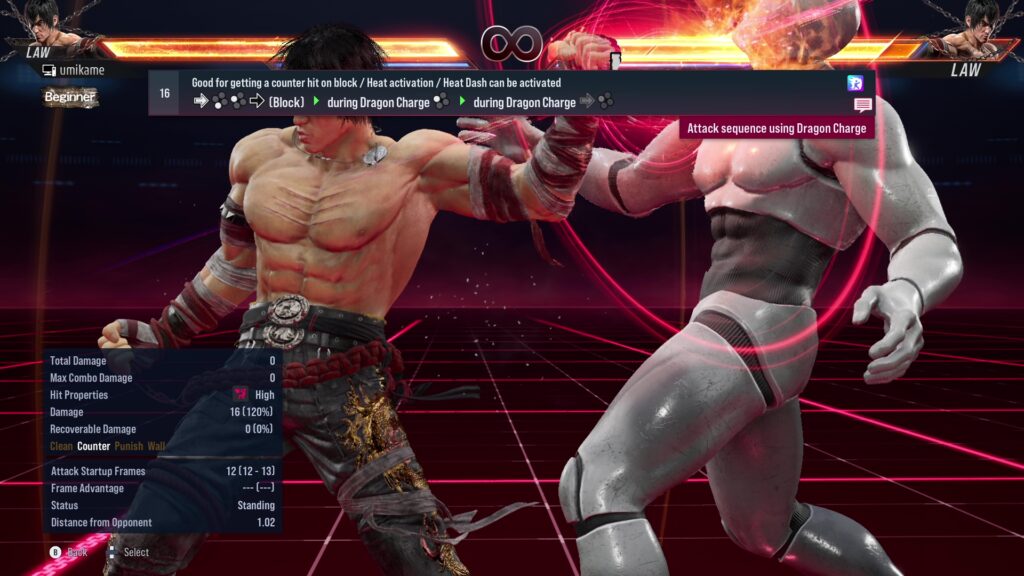Select the Beginner rank badge
This screenshot has width=1024, height=576.
70,97
